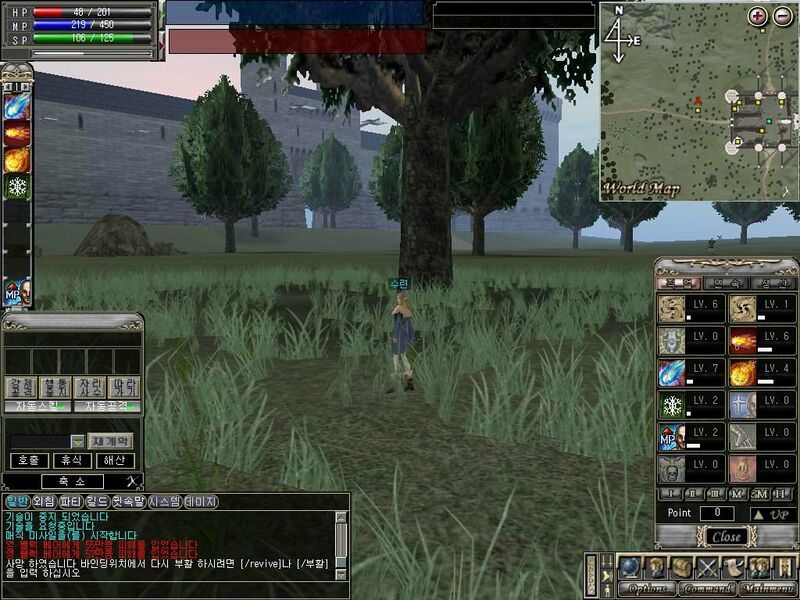Open the Options menu
Screen dimensions: 800x600
click(645, 588)
